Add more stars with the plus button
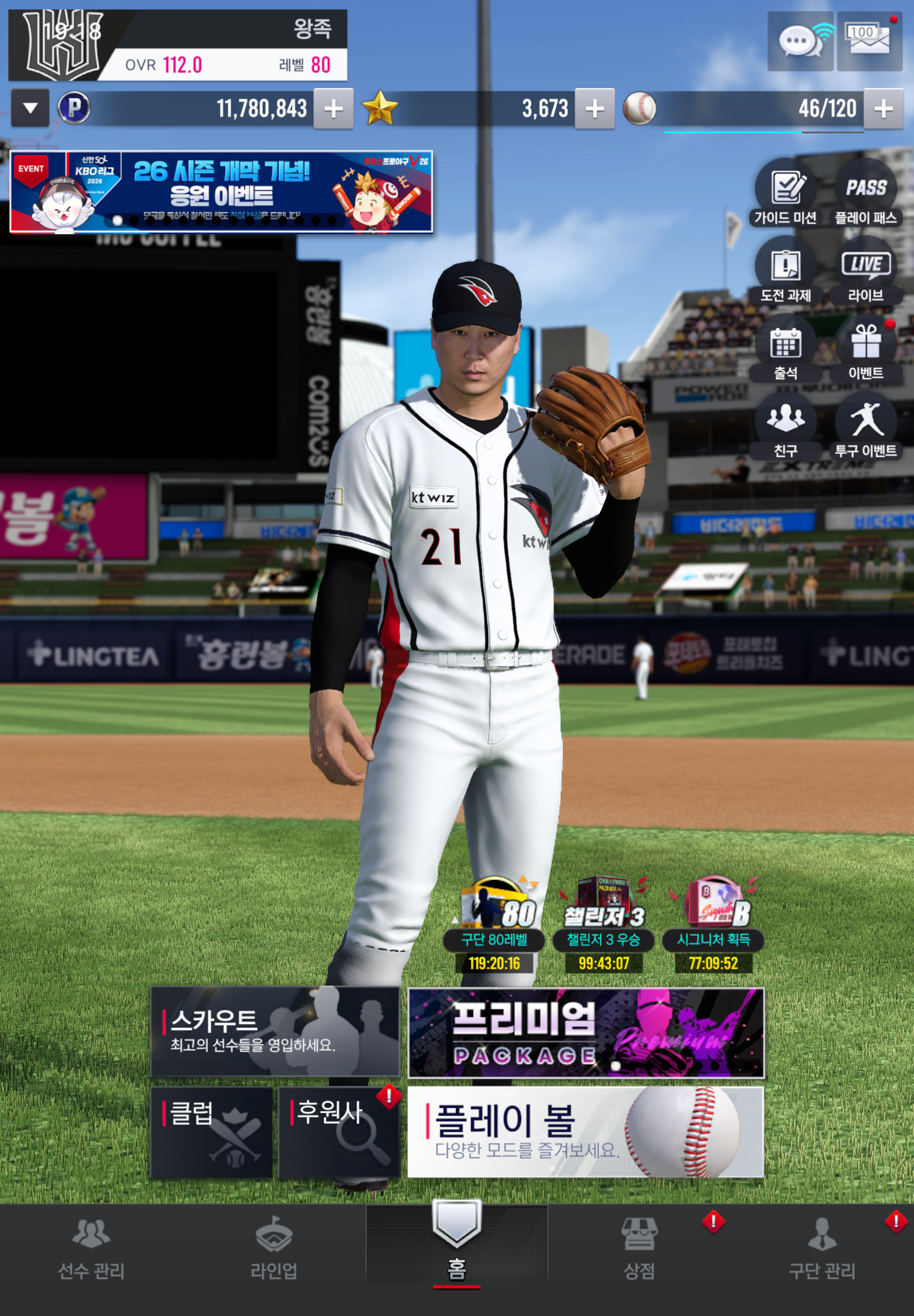914x1316 pixels. (x=595, y=108)
